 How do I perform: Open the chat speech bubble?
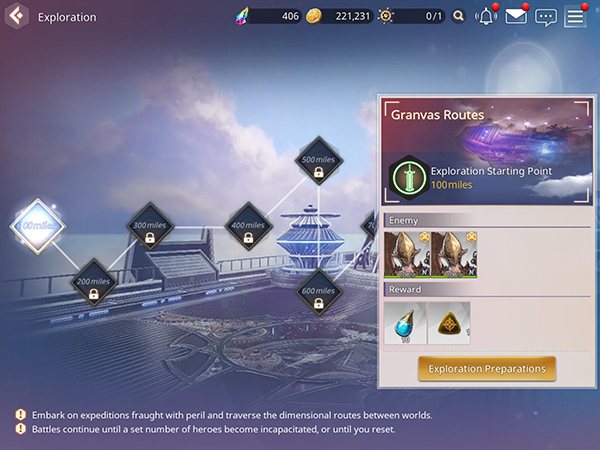tap(545, 17)
